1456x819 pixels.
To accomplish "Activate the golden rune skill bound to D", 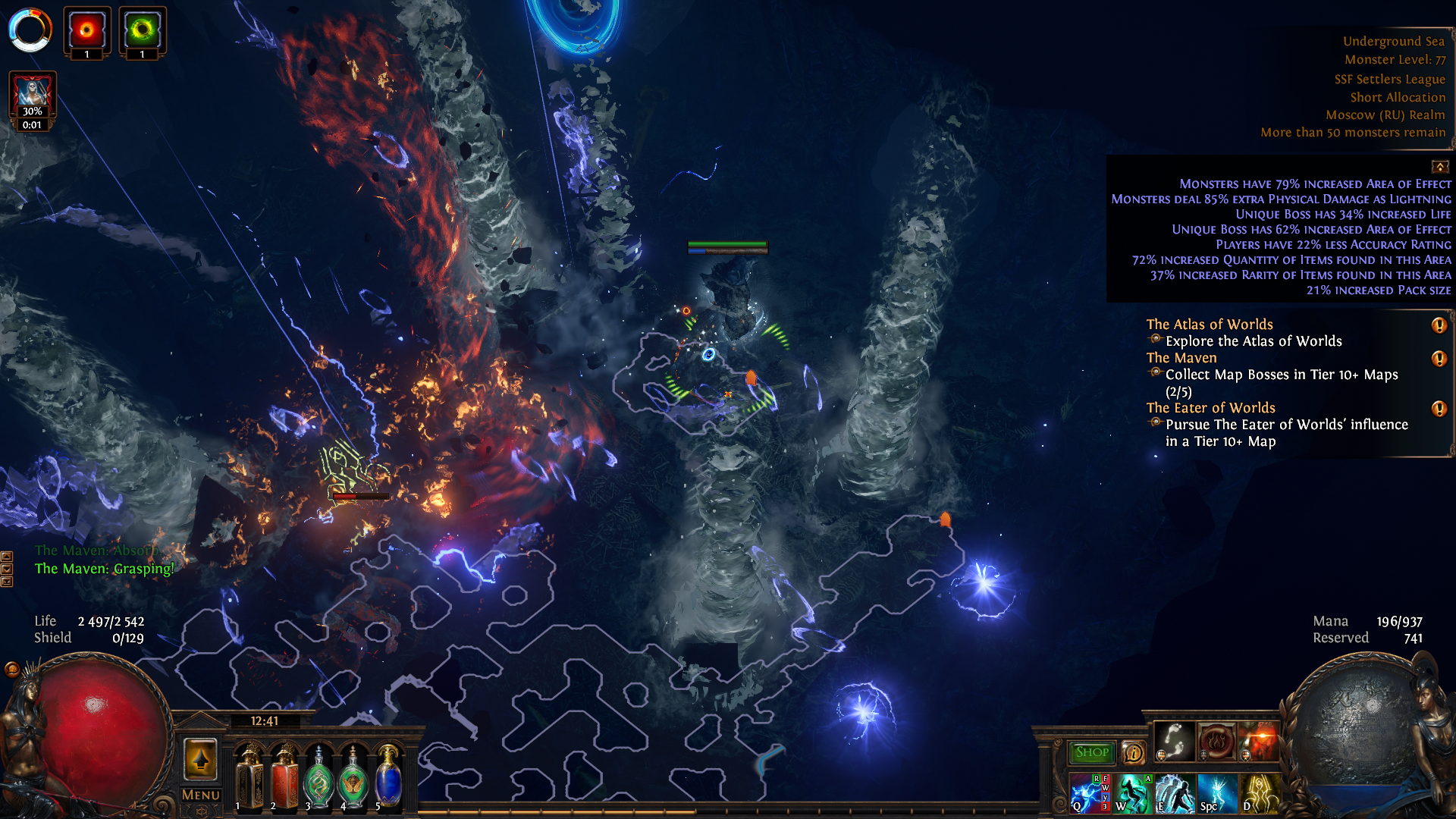I will click(x=1259, y=793).
